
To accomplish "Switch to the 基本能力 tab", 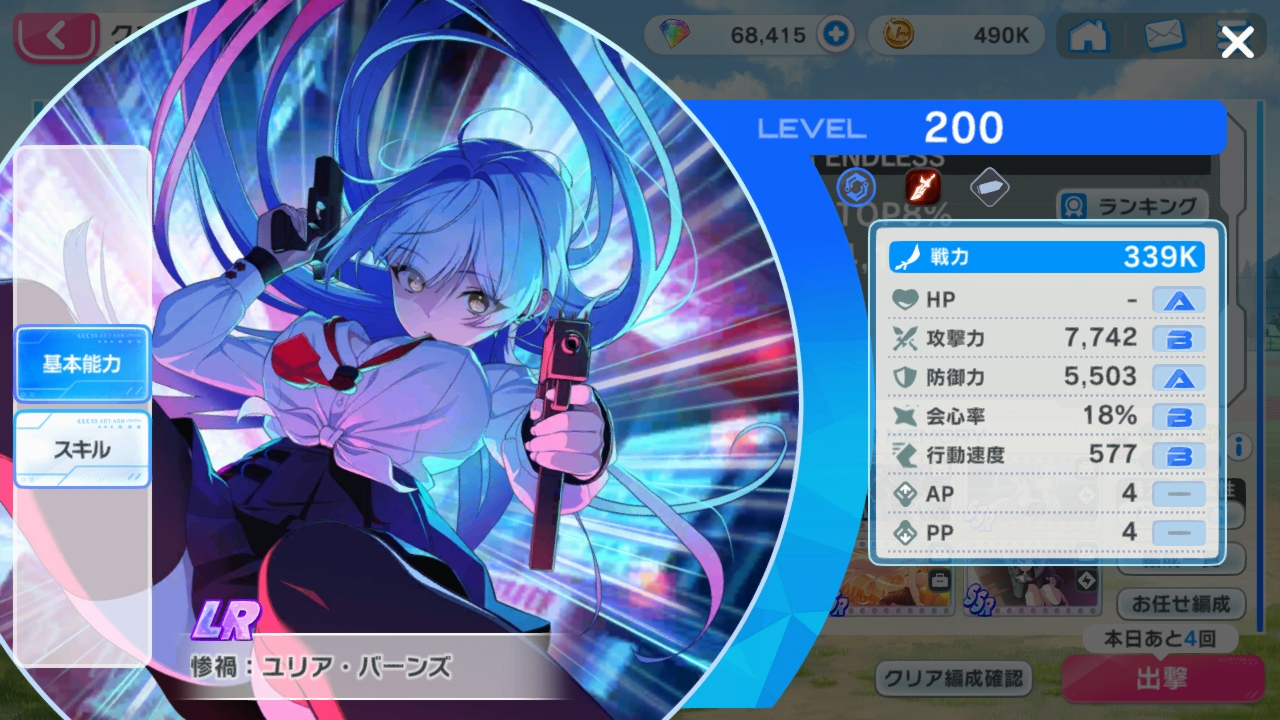I will pyautogui.click(x=82, y=364).
